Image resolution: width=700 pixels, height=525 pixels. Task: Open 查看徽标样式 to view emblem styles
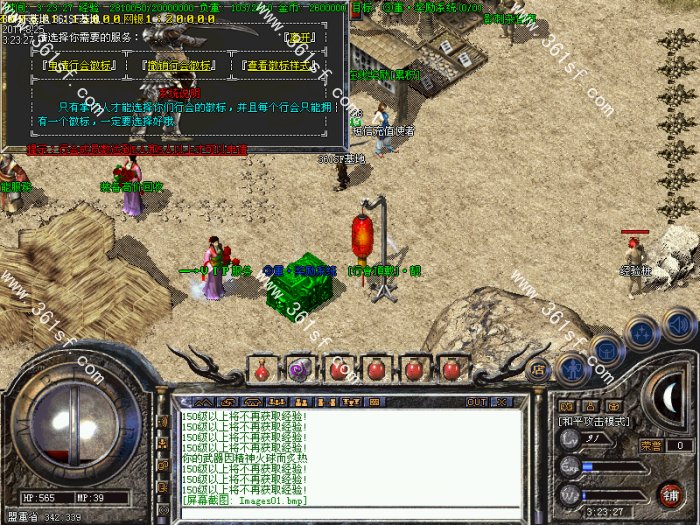click(282, 66)
